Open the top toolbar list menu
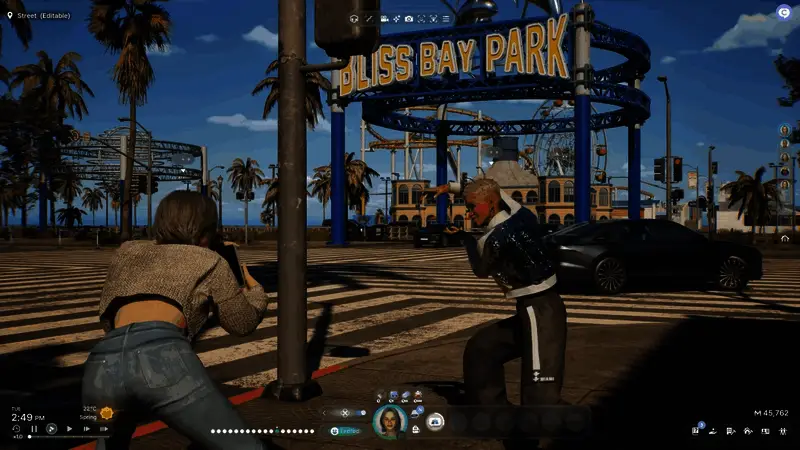 tap(446, 19)
